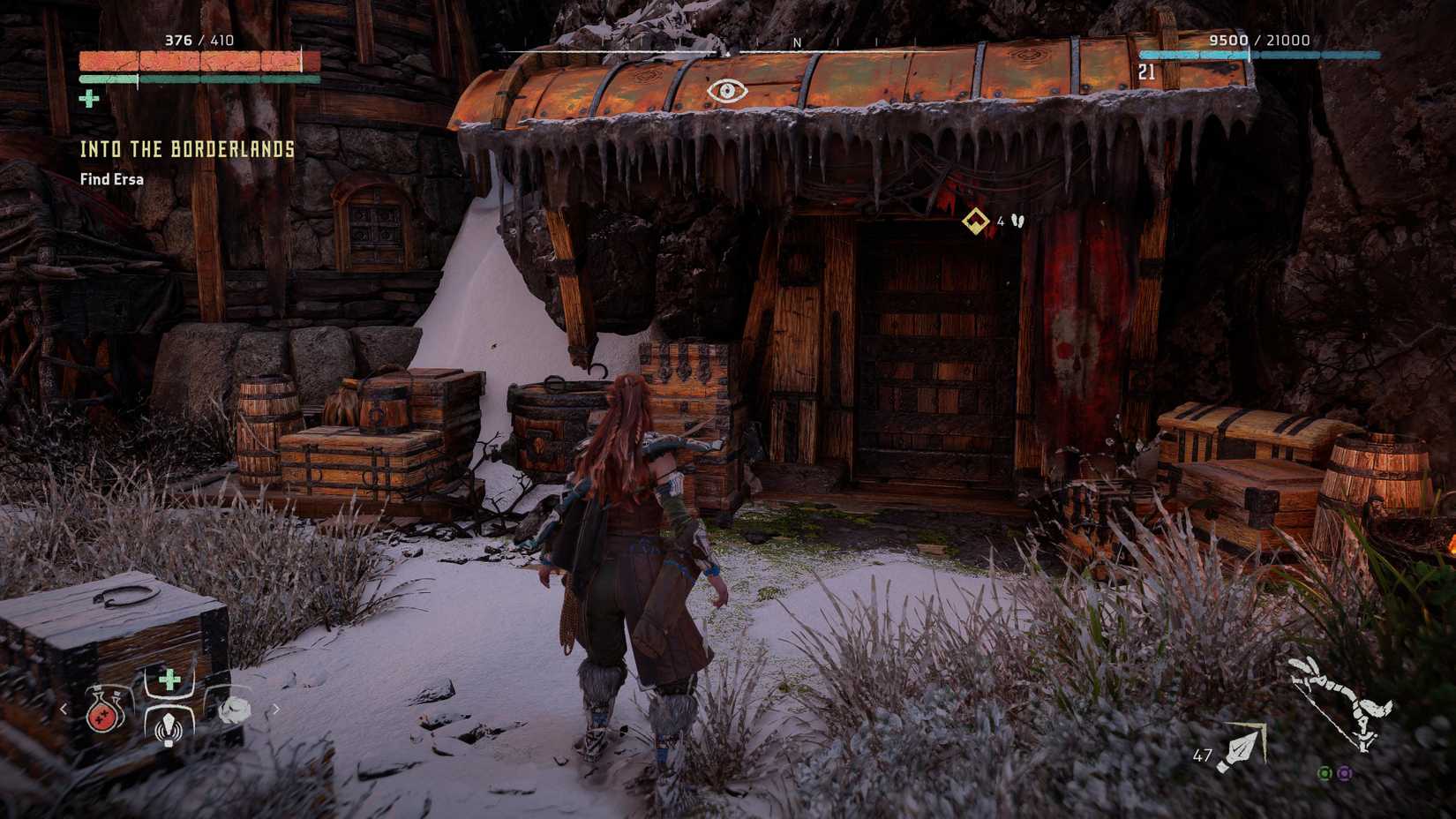Click the painted eye emblem on the wagon roof
Image resolution: width=1456 pixels, height=819 pixels.
pyautogui.click(x=728, y=90)
